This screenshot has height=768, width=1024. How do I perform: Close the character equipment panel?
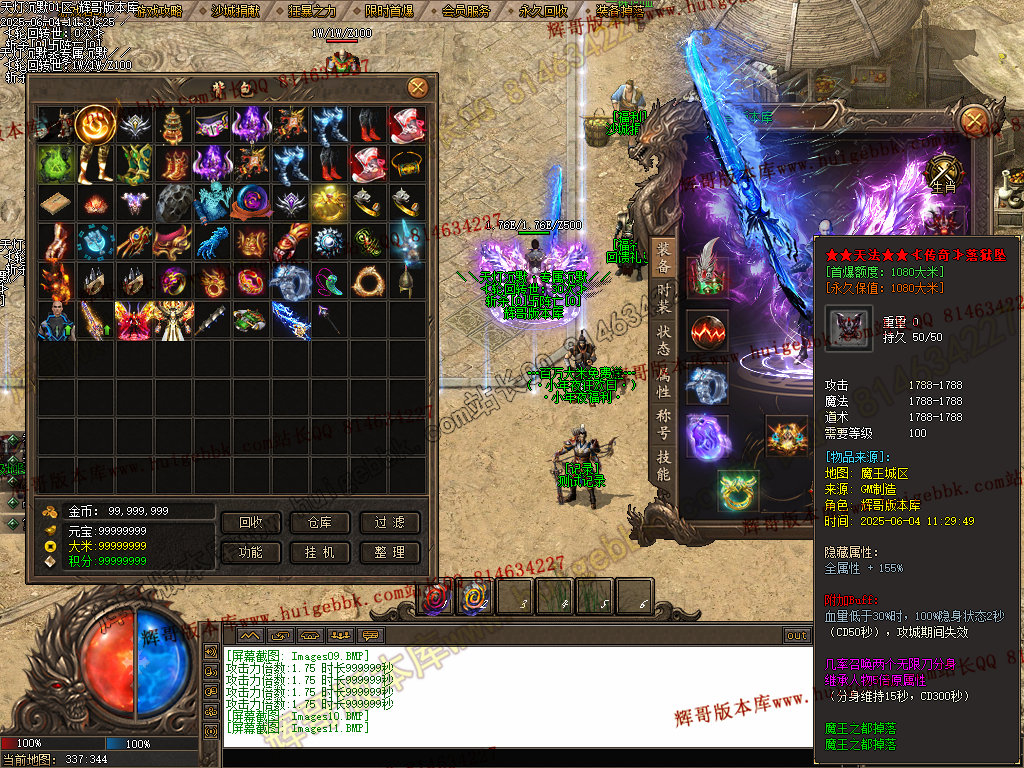point(973,121)
